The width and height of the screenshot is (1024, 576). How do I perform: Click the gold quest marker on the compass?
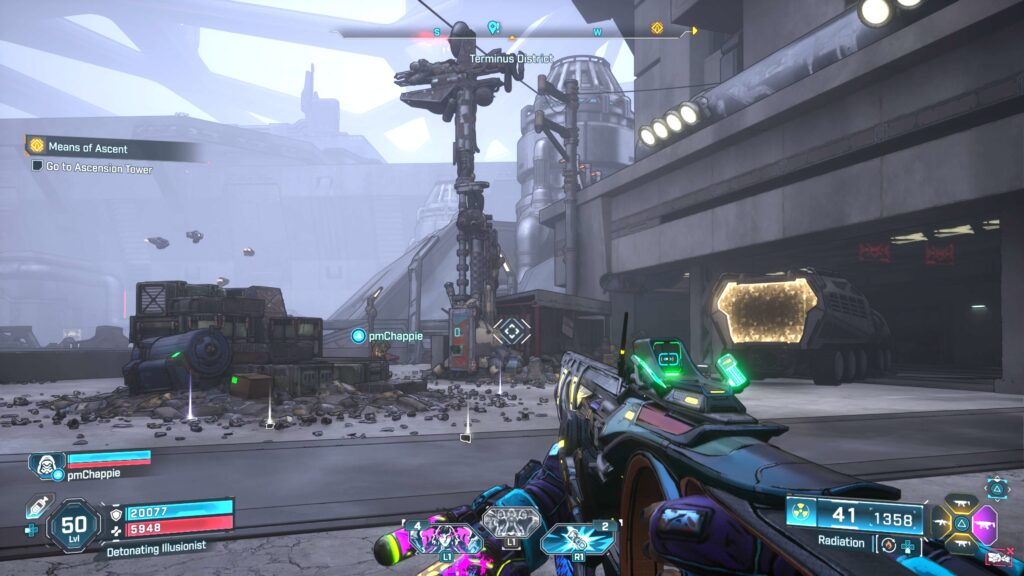point(657,28)
